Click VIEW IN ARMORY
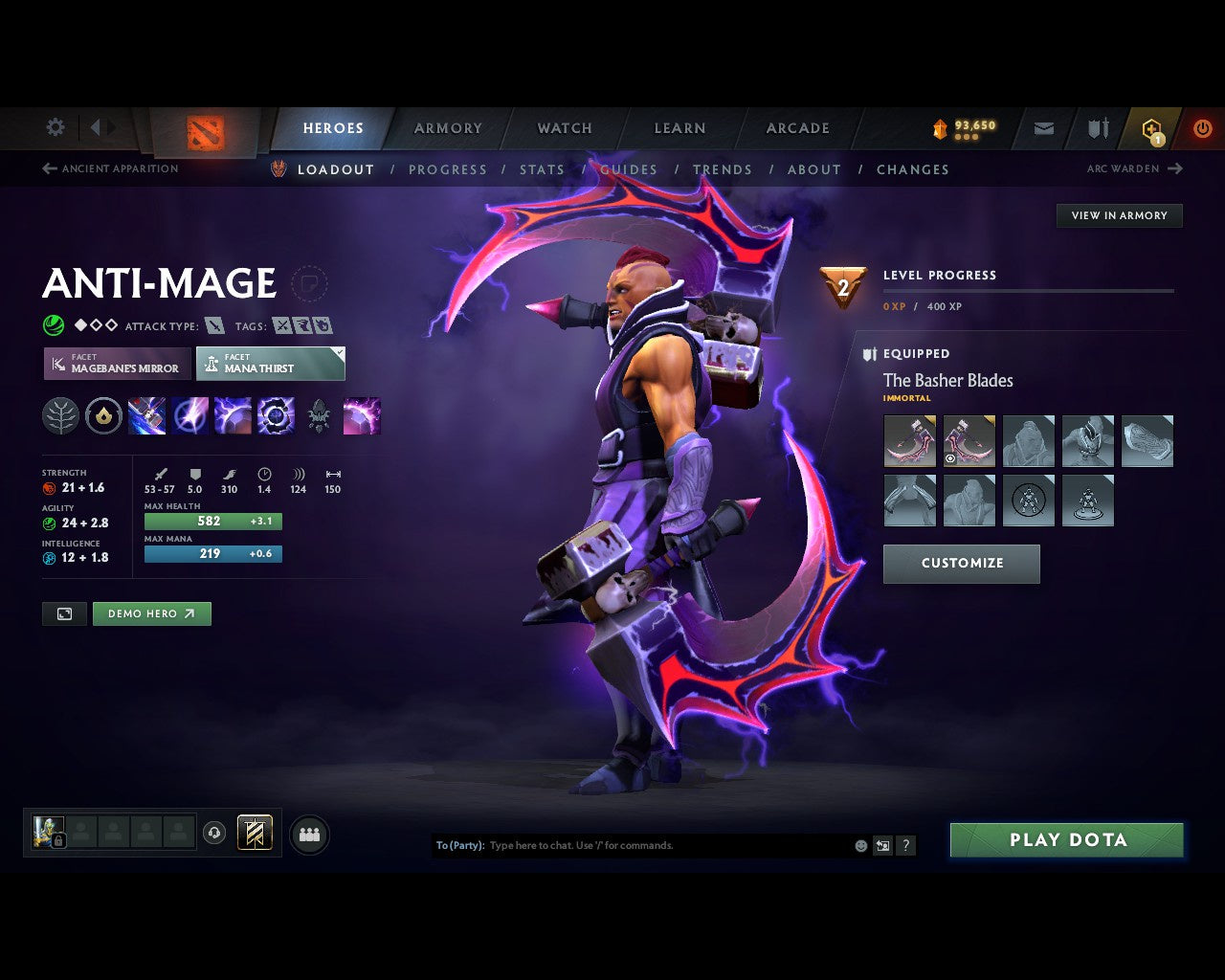Image resolution: width=1225 pixels, height=980 pixels. coord(1119,215)
